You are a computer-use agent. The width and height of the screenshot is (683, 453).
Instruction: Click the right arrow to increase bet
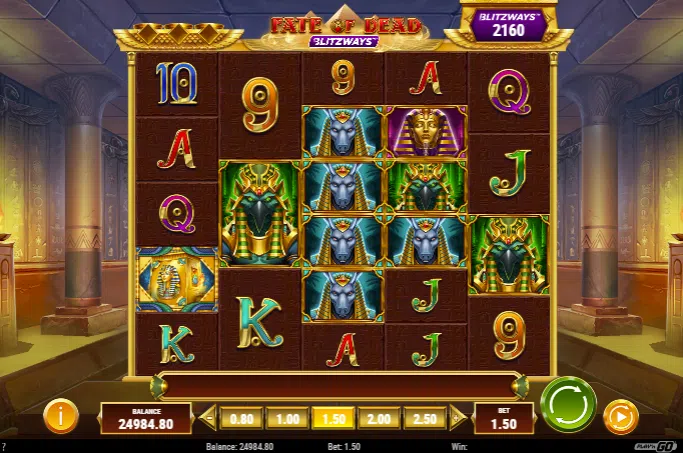[x=458, y=416]
